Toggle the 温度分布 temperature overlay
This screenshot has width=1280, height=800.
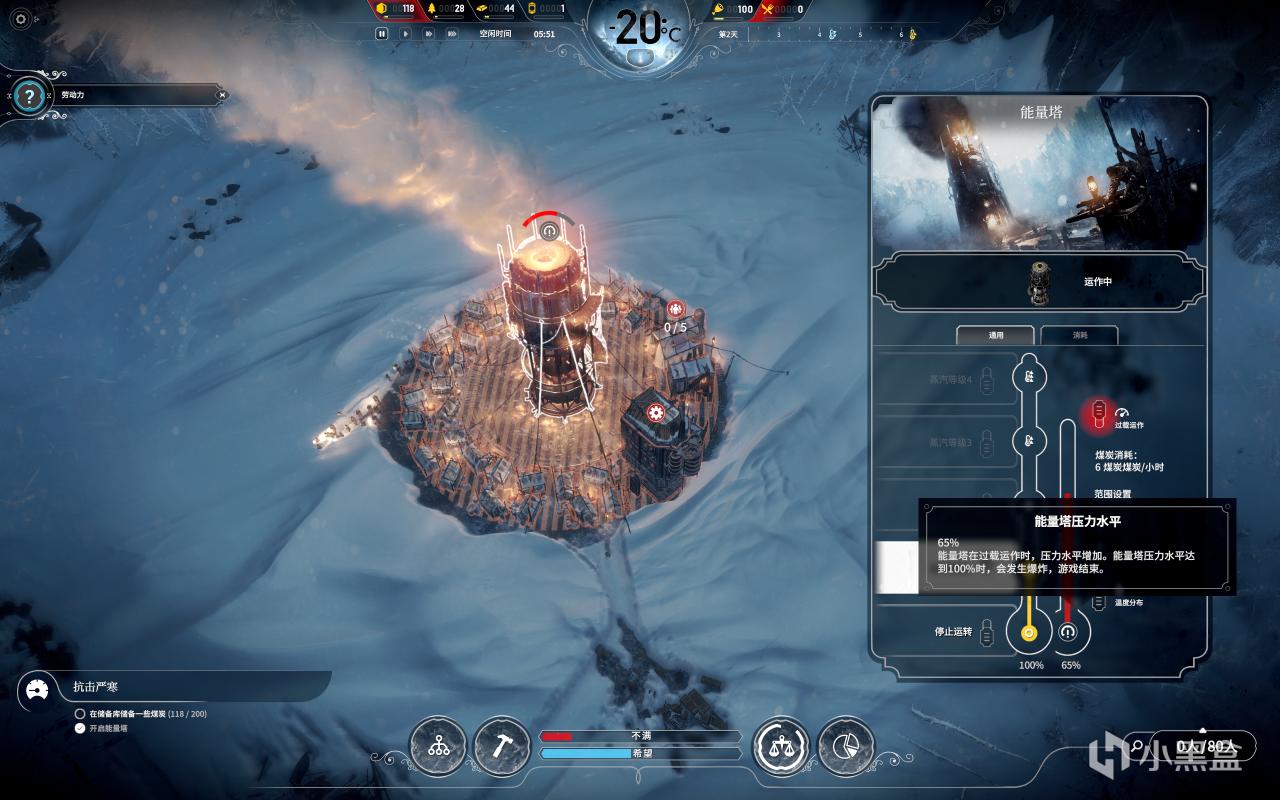click(x=1099, y=601)
